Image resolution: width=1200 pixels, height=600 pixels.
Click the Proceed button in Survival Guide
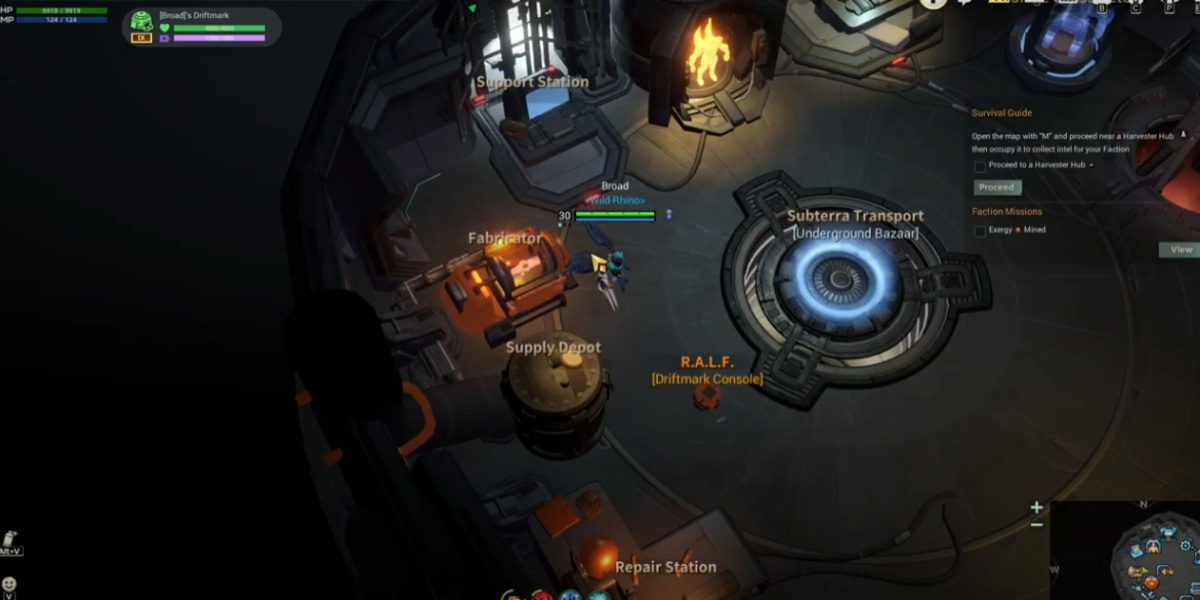coord(997,187)
